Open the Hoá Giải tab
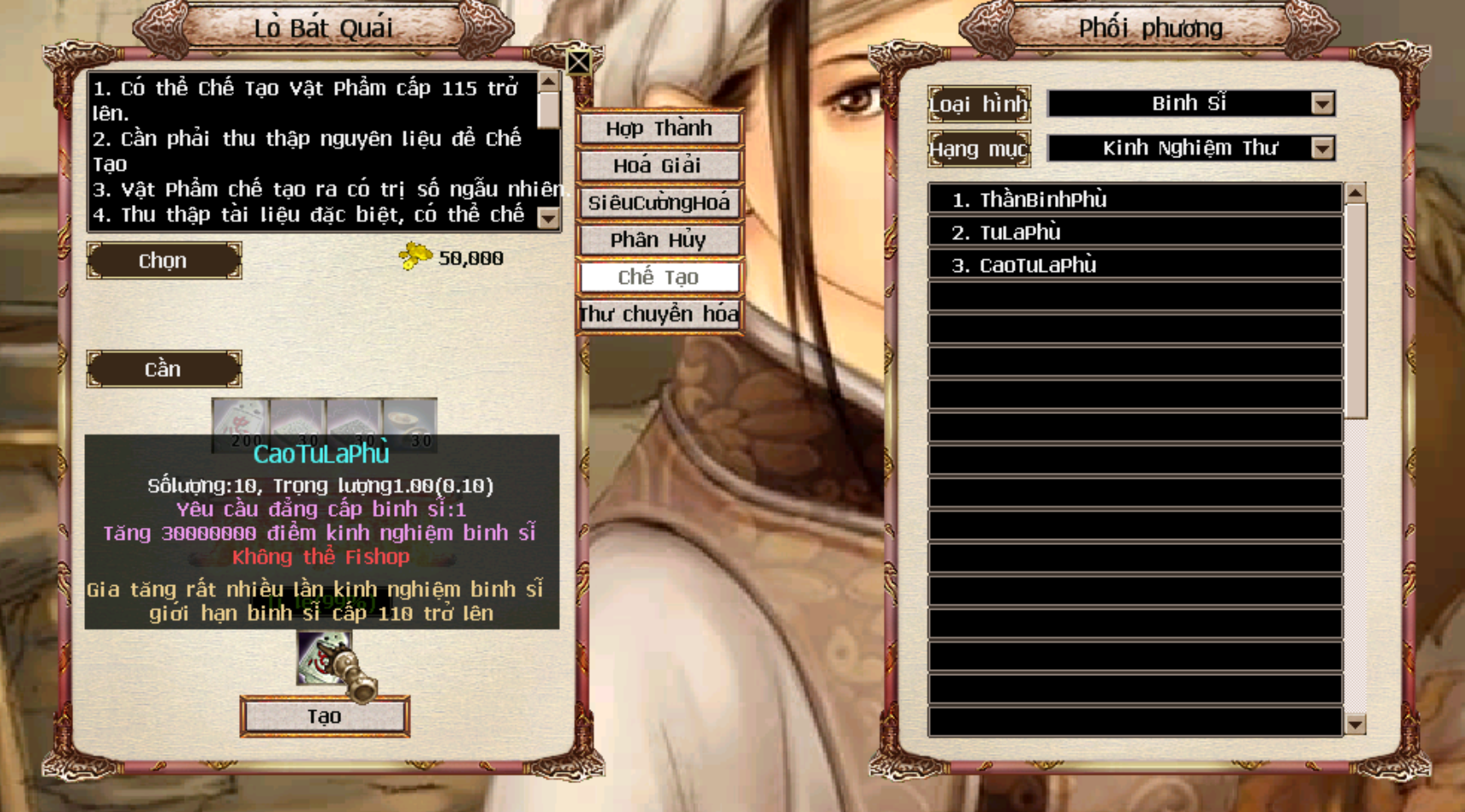Screen dimensions: 1465x812 coord(658,166)
